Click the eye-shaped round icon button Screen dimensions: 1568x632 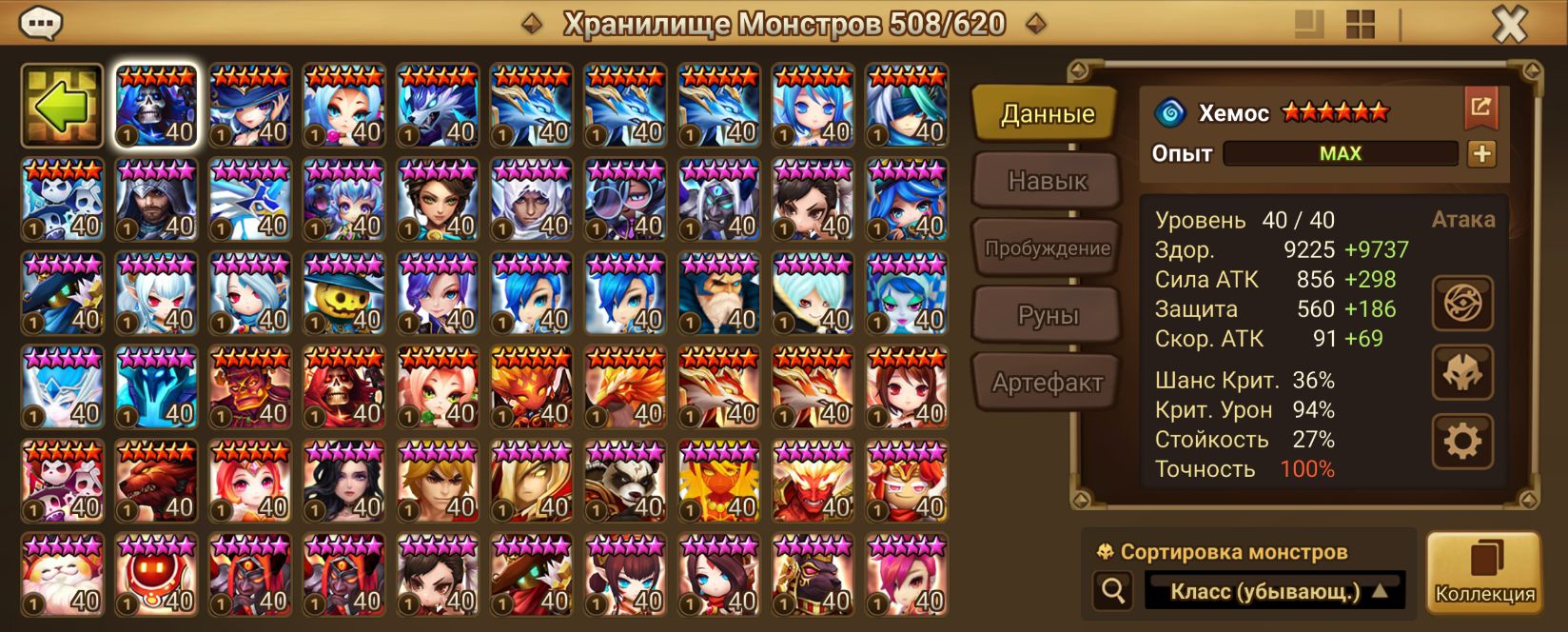click(1462, 304)
